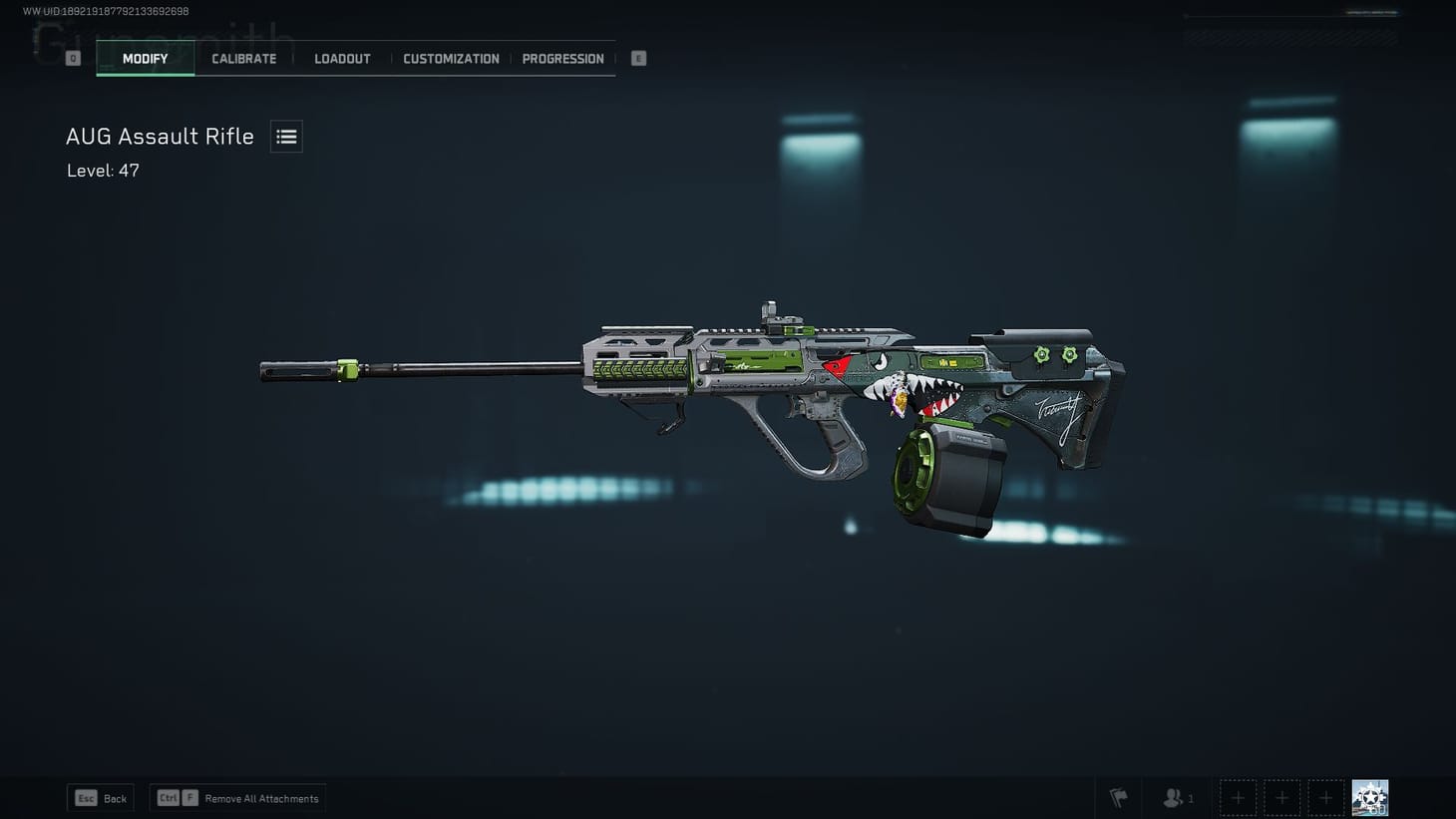Select the first empty plus slot
The width and height of the screenshot is (1456, 819).
click(1238, 797)
